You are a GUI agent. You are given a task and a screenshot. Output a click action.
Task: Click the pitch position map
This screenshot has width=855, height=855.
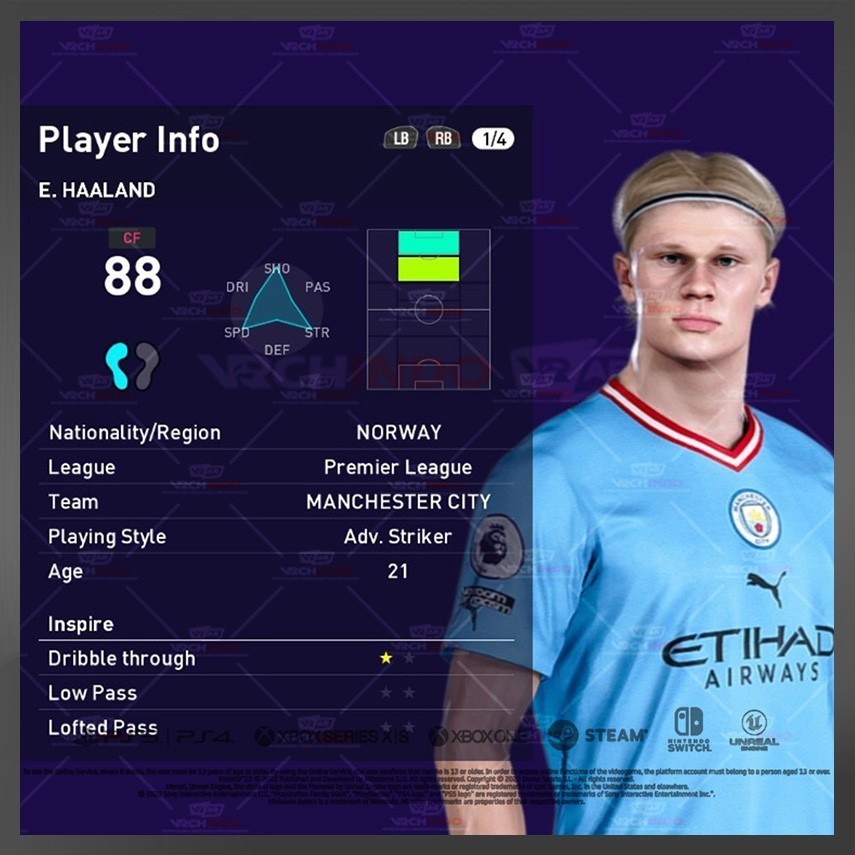pyautogui.click(x=428, y=309)
